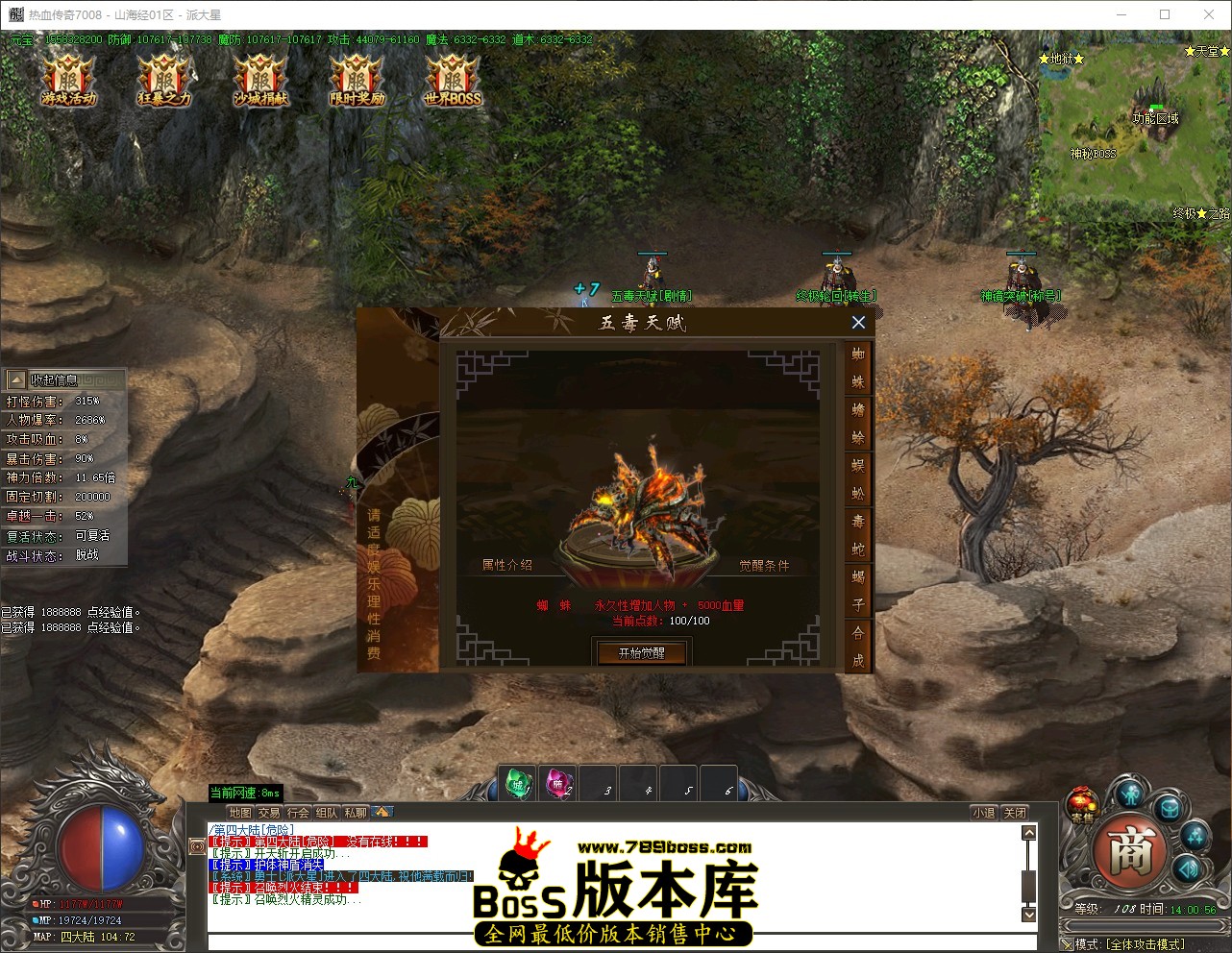Screen dimensions: 1232x953
Task: Select the city skill in quickbar slot 1
Action: [516, 782]
